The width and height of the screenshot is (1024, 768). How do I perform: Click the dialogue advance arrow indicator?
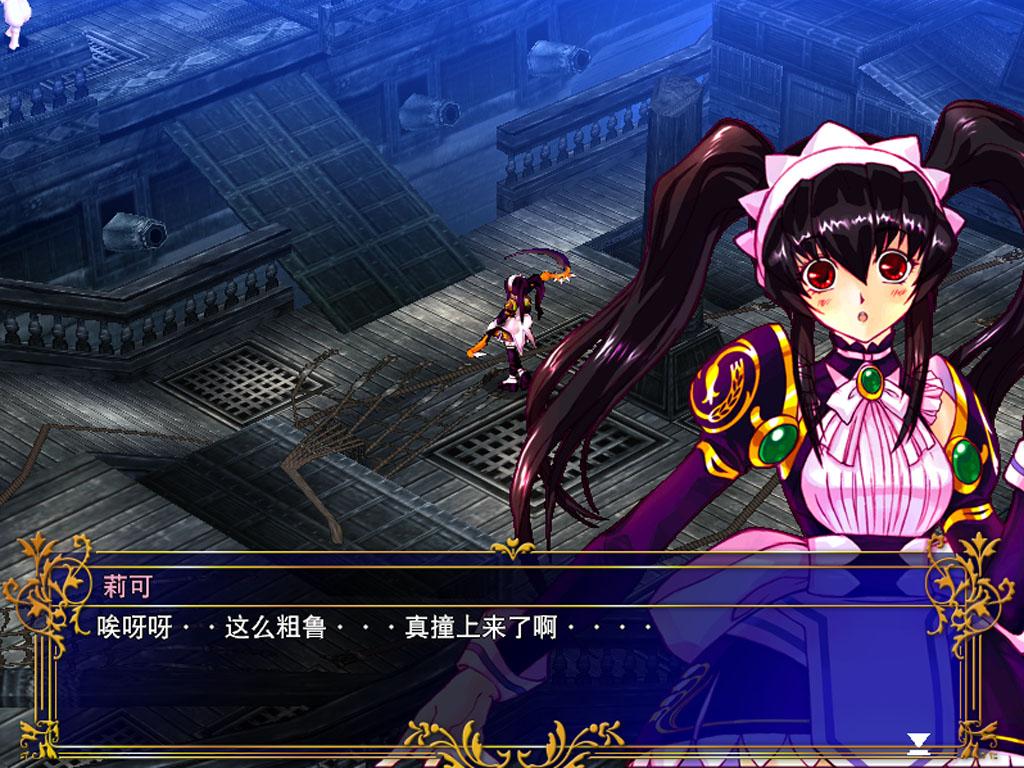point(918,741)
